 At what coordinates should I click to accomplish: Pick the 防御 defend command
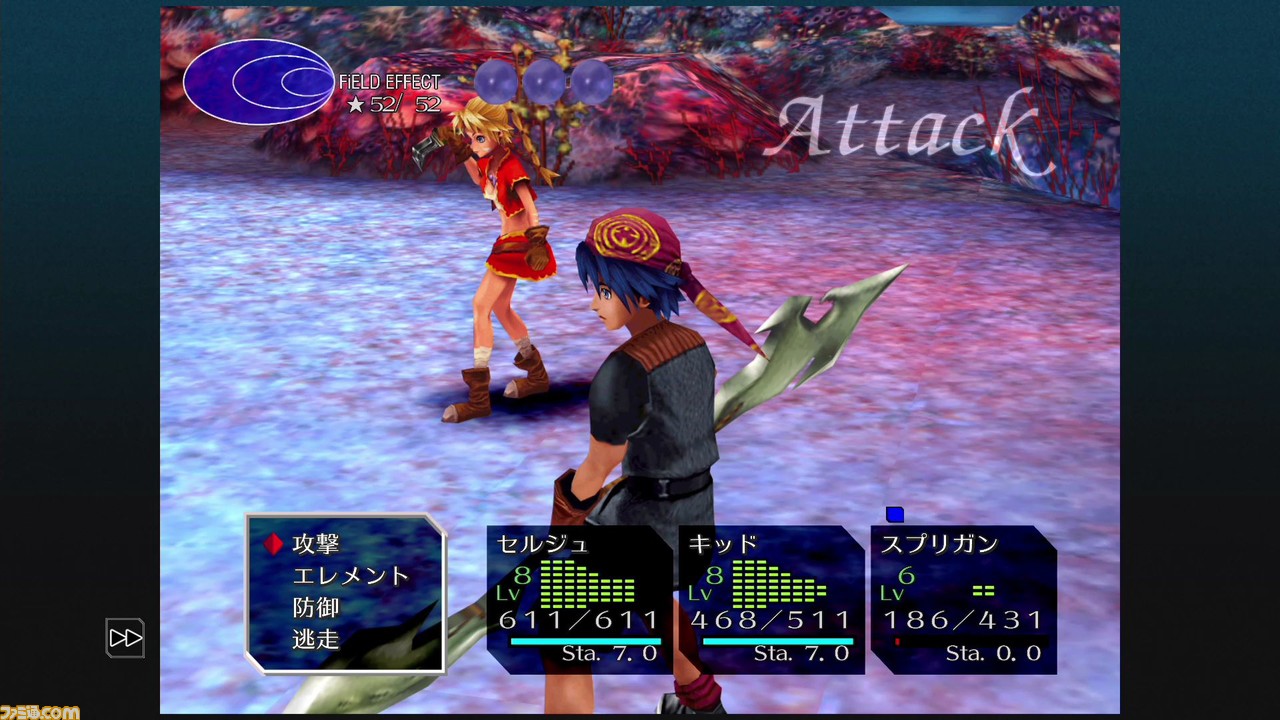[x=316, y=607]
